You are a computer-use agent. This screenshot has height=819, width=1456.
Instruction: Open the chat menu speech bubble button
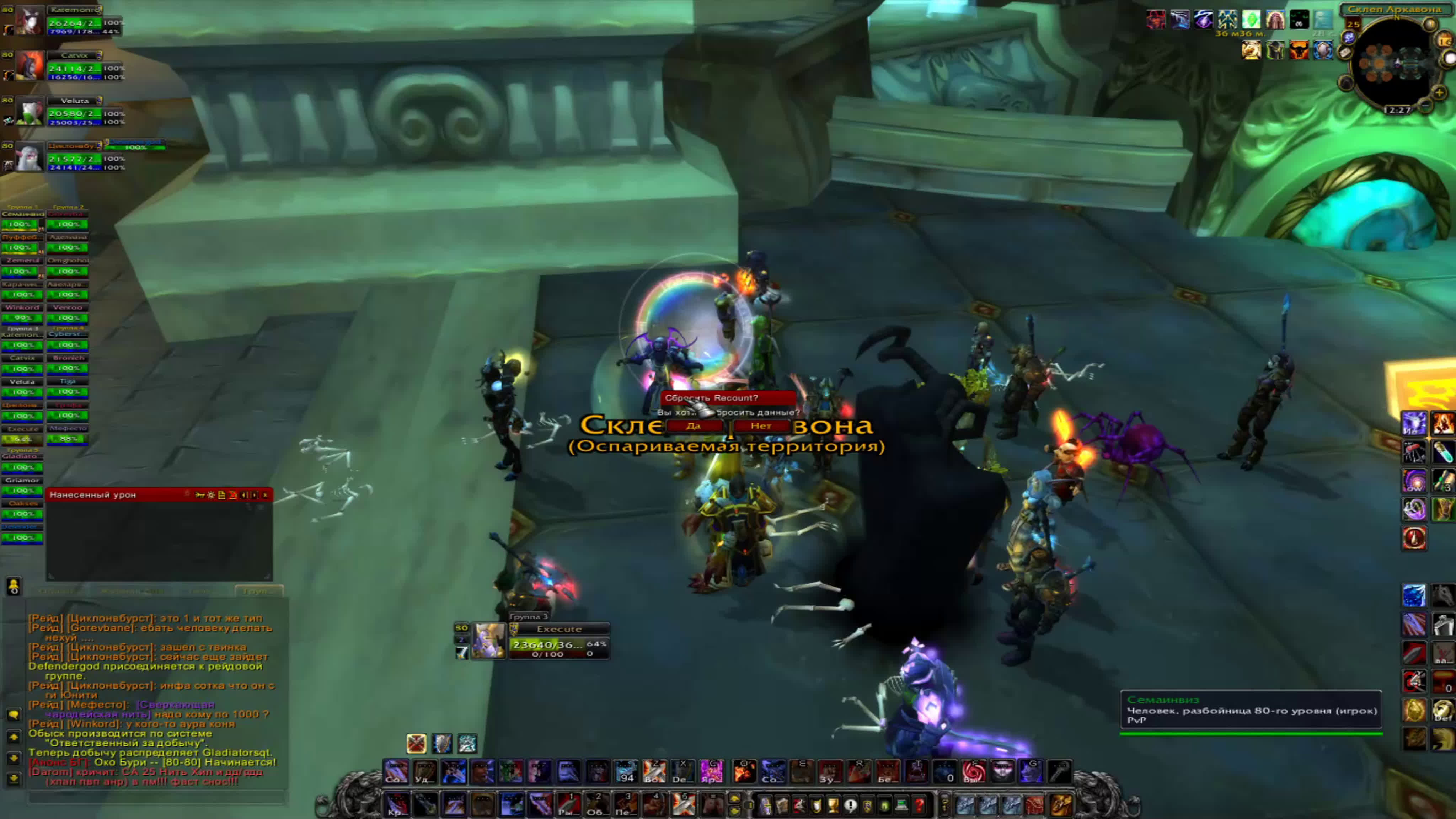pyautogui.click(x=14, y=715)
